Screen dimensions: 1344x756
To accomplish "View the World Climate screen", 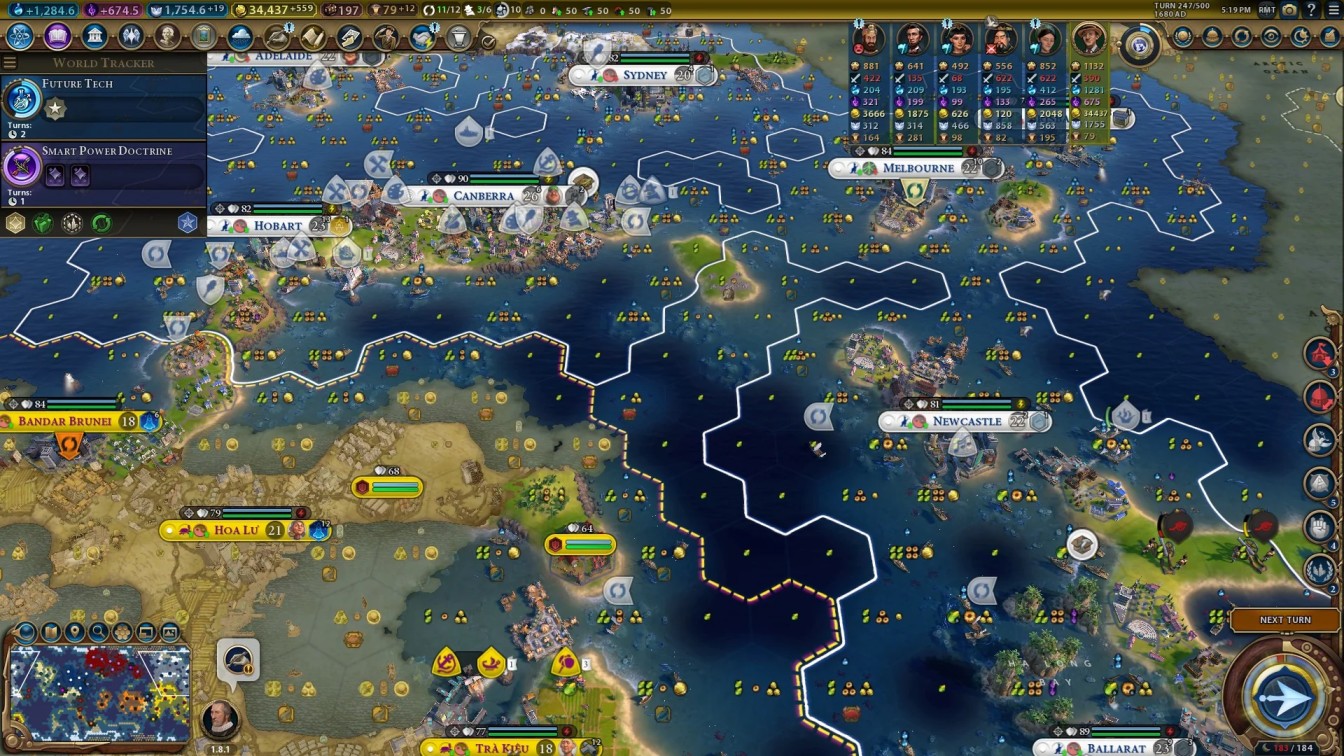I will (x=238, y=36).
